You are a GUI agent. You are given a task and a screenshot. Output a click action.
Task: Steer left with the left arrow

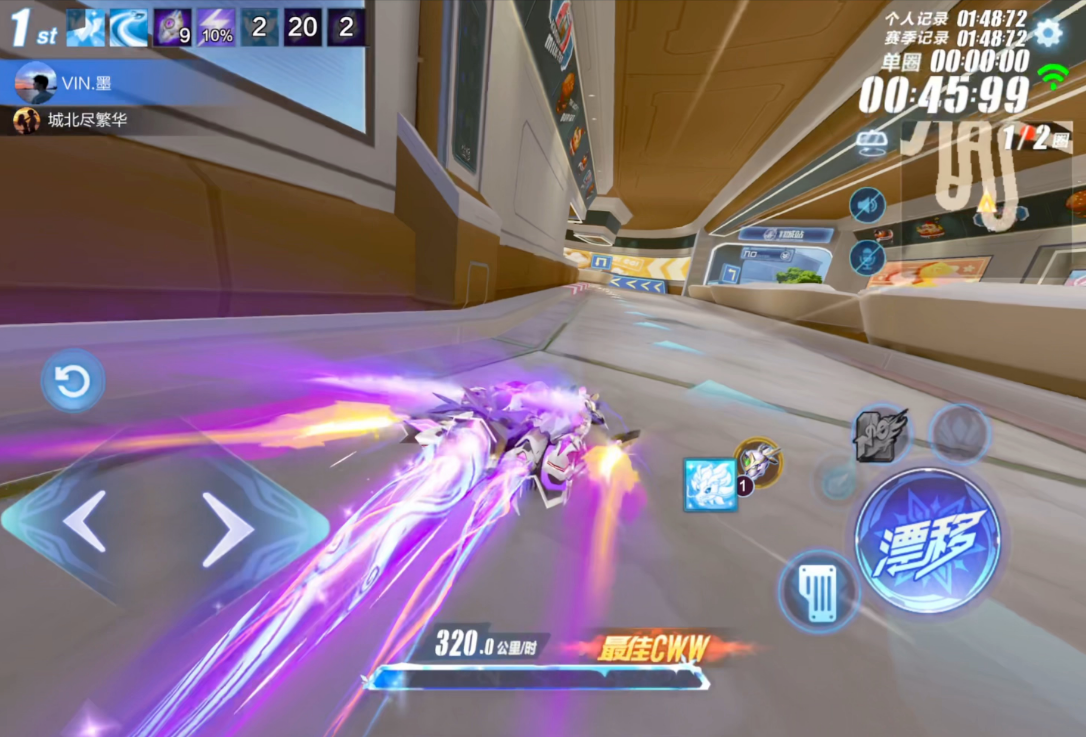pyautogui.click(x=85, y=521)
